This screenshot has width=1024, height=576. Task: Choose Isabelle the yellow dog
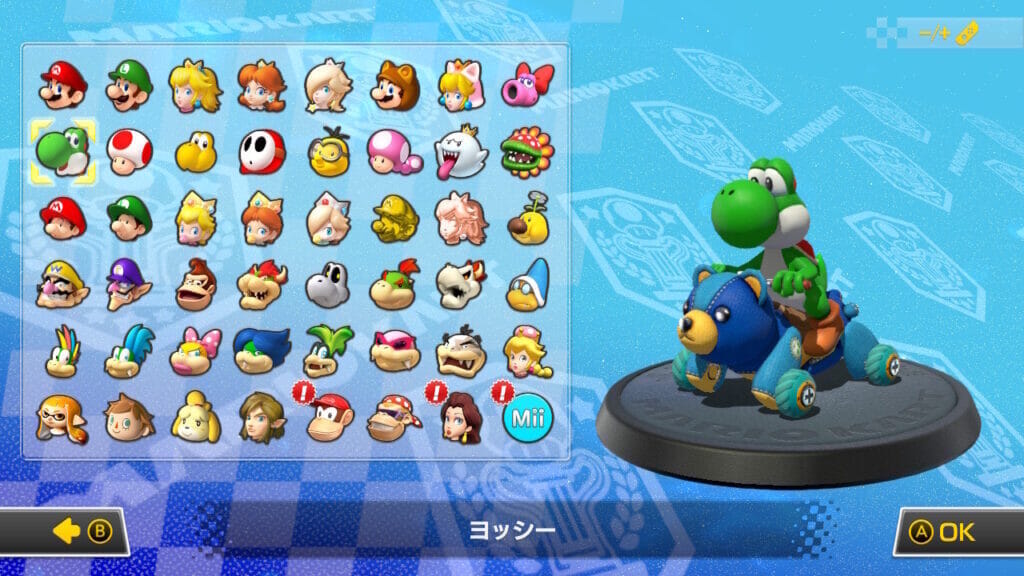[x=196, y=417]
